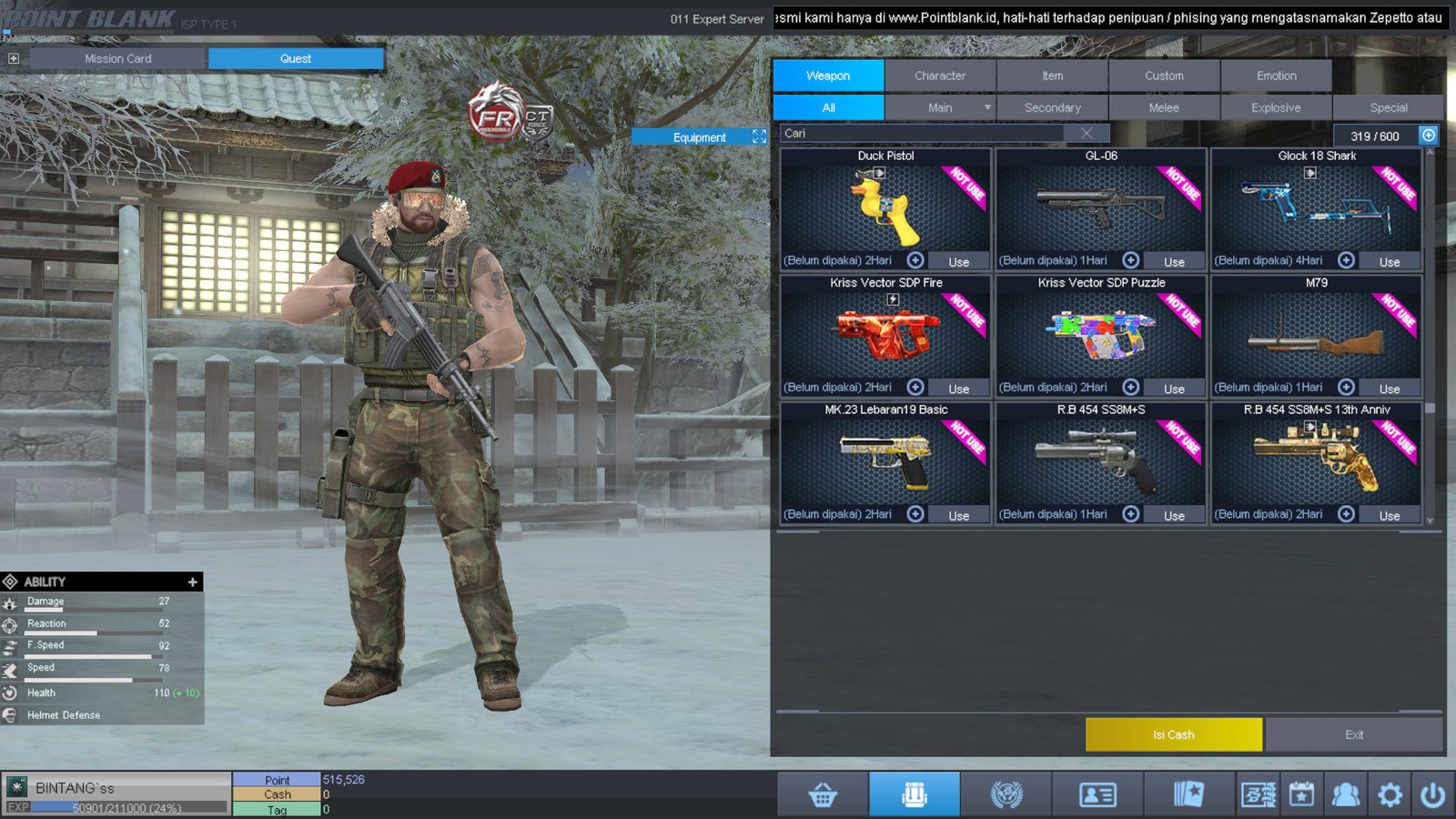1456x819 pixels.
Task: Top up with Isi Cash button
Action: point(1173,734)
